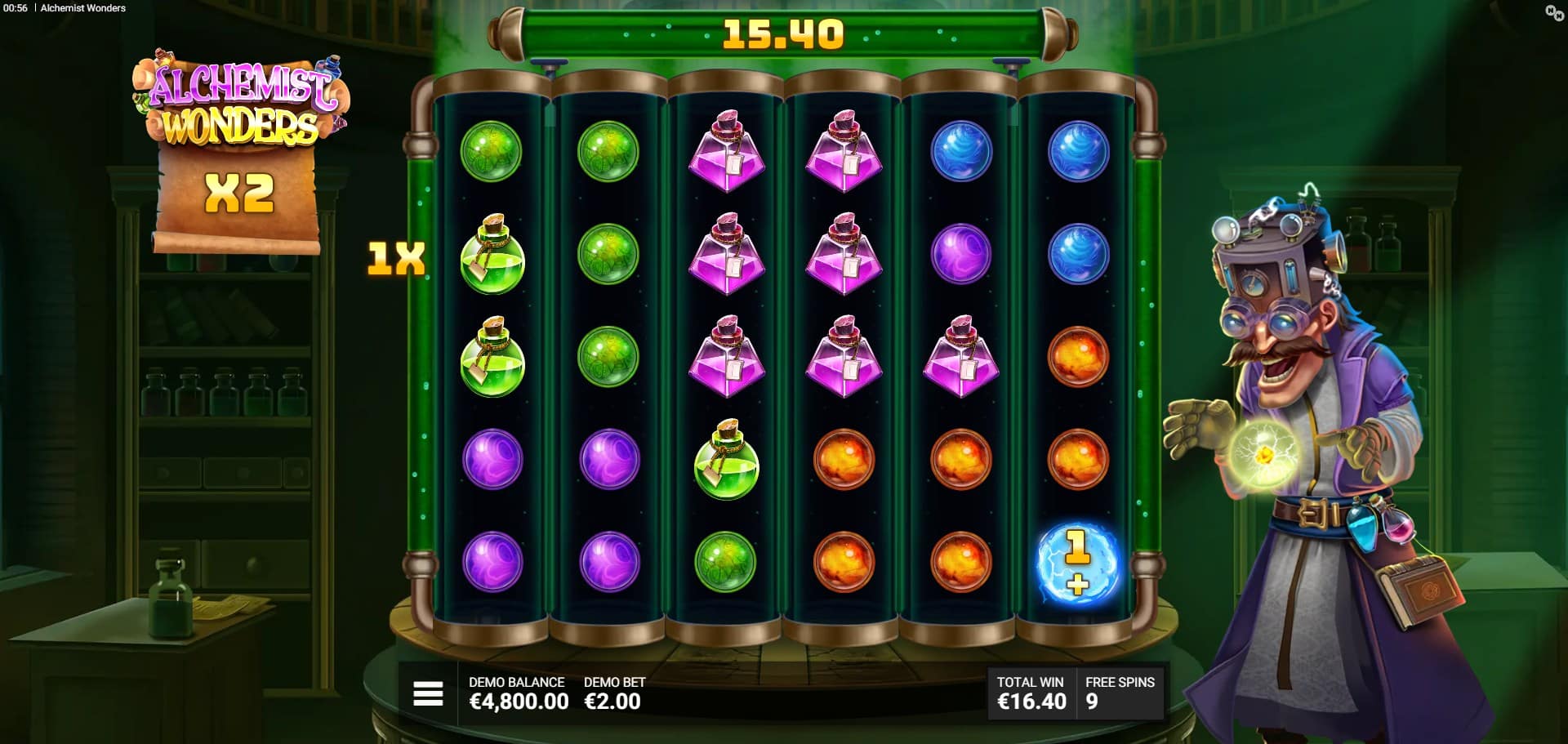
Task: Open the settings gear icon
Action: [1553, 12]
